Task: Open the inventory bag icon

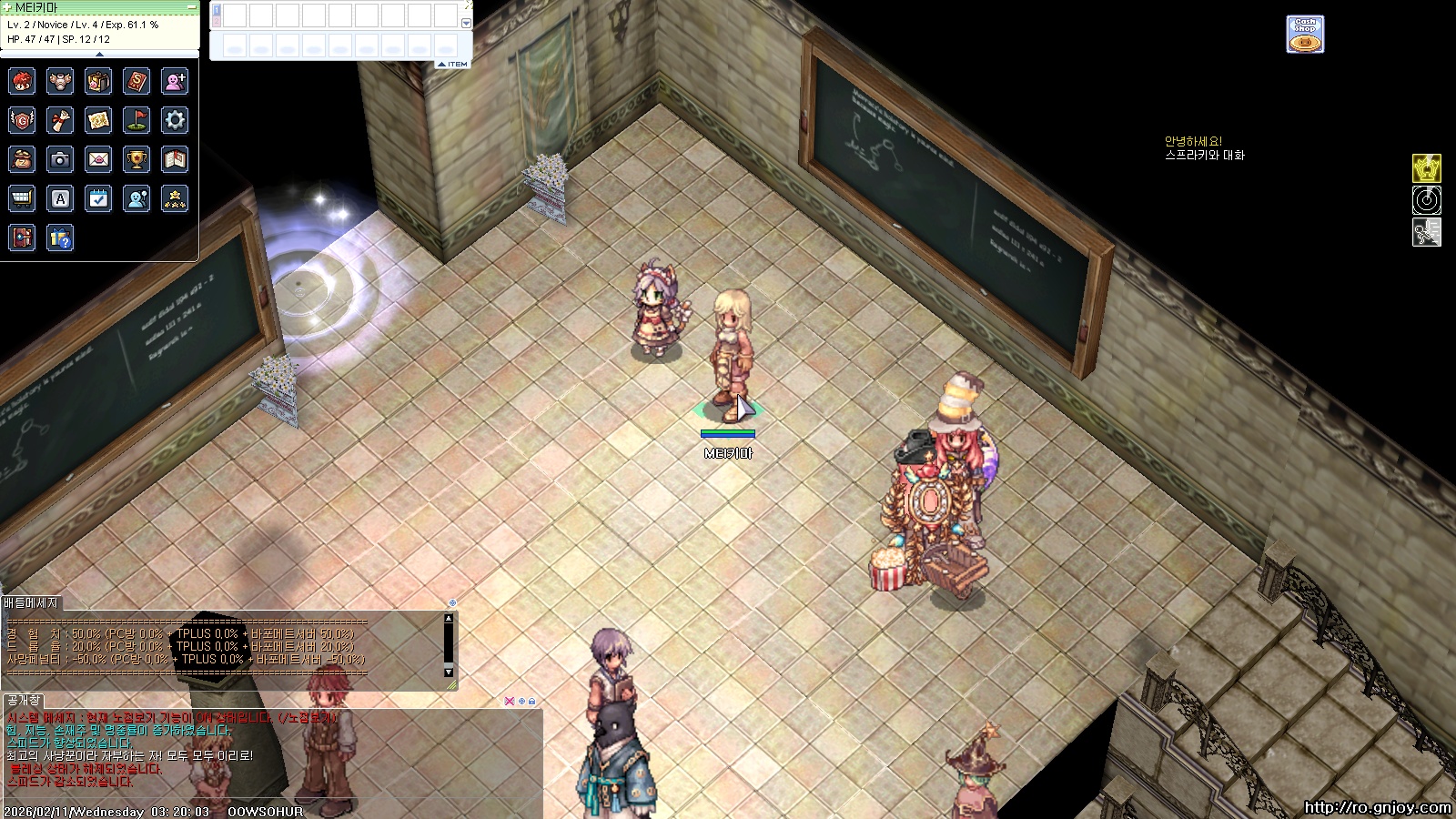Action: tap(98, 81)
